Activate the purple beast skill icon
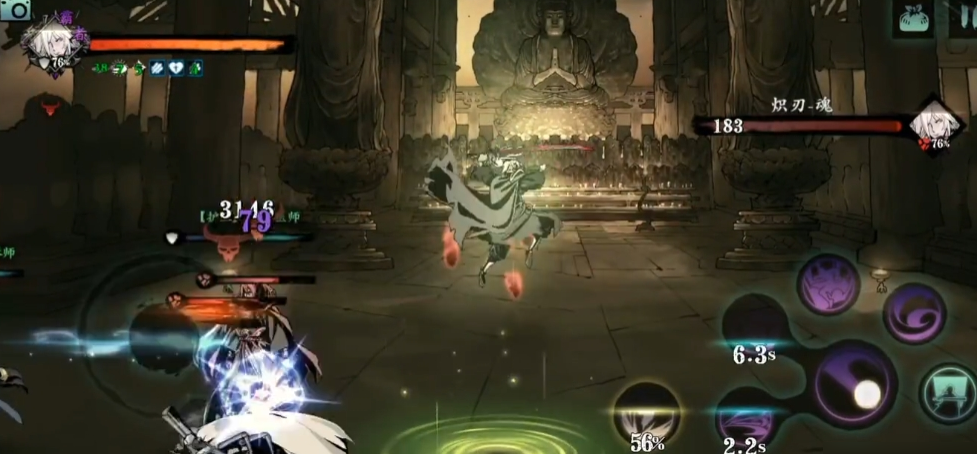The image size is (977, 454). 828,283
